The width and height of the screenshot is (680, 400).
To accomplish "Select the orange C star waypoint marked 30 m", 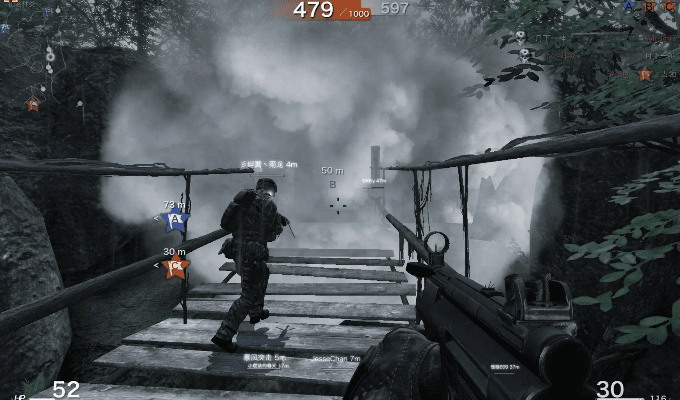I will click(x=175, y=265).
